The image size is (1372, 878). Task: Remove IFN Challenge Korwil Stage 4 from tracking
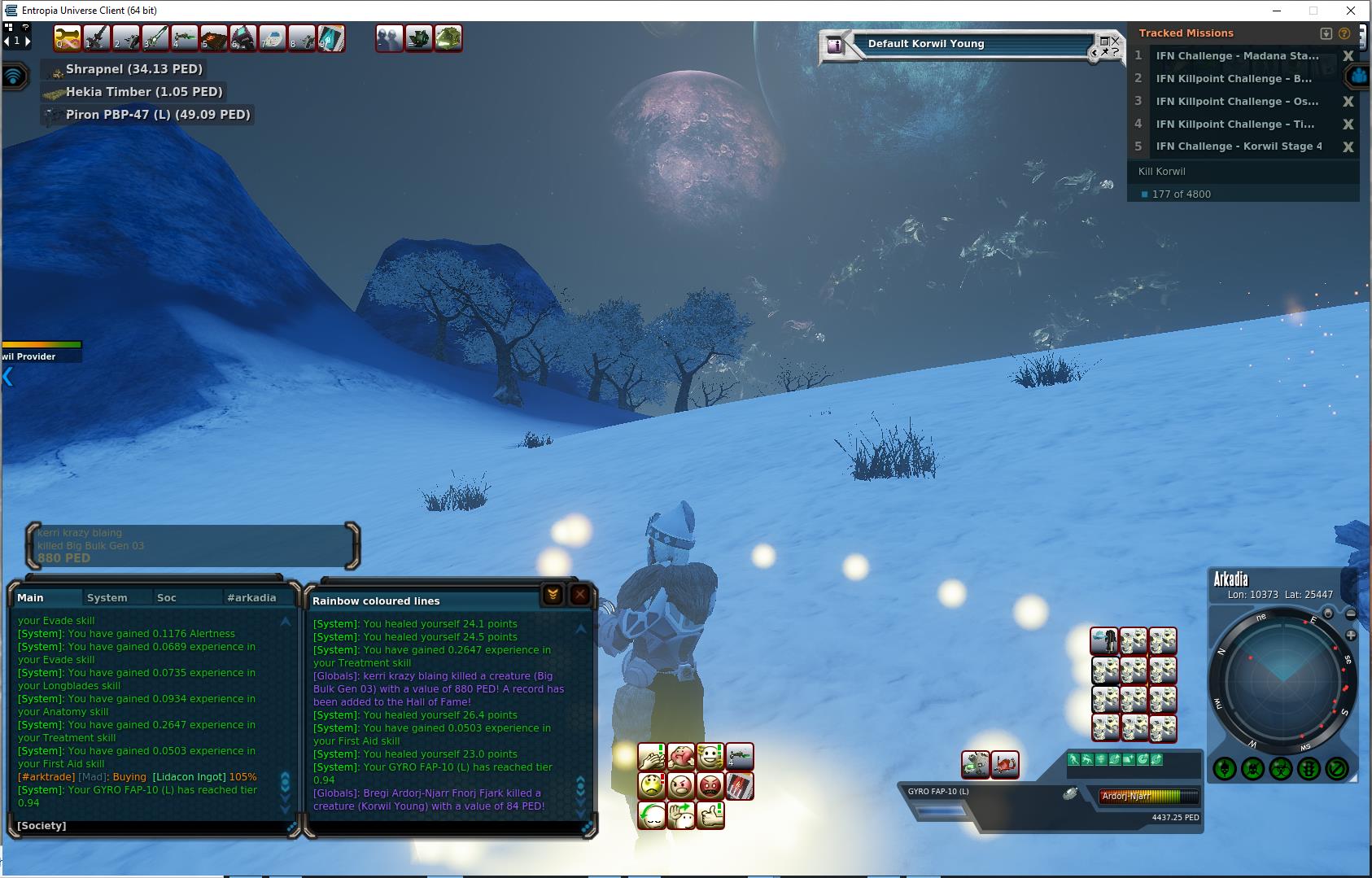[x=1348, y=146]
